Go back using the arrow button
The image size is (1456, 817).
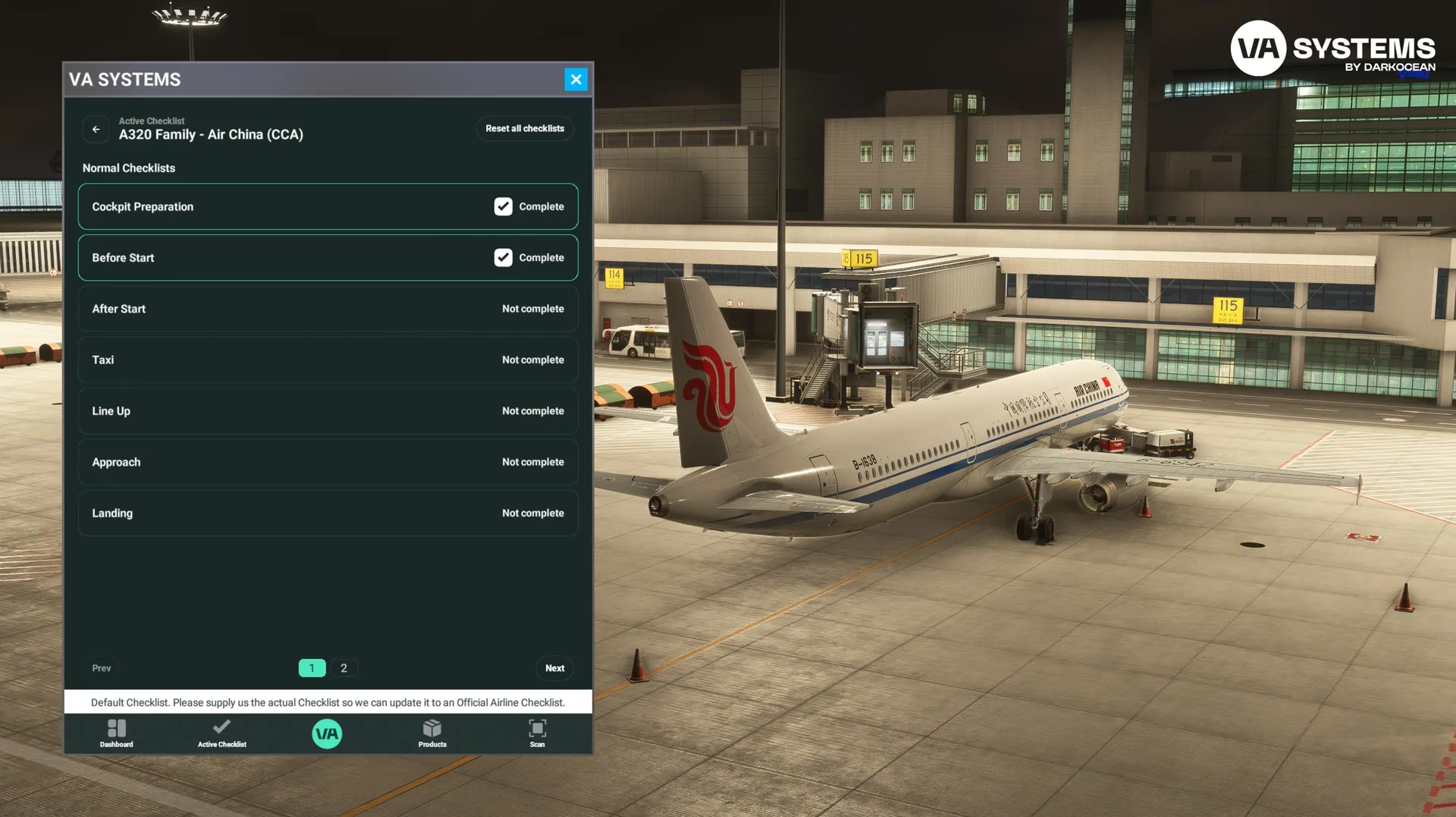click(x=96, y=129)
